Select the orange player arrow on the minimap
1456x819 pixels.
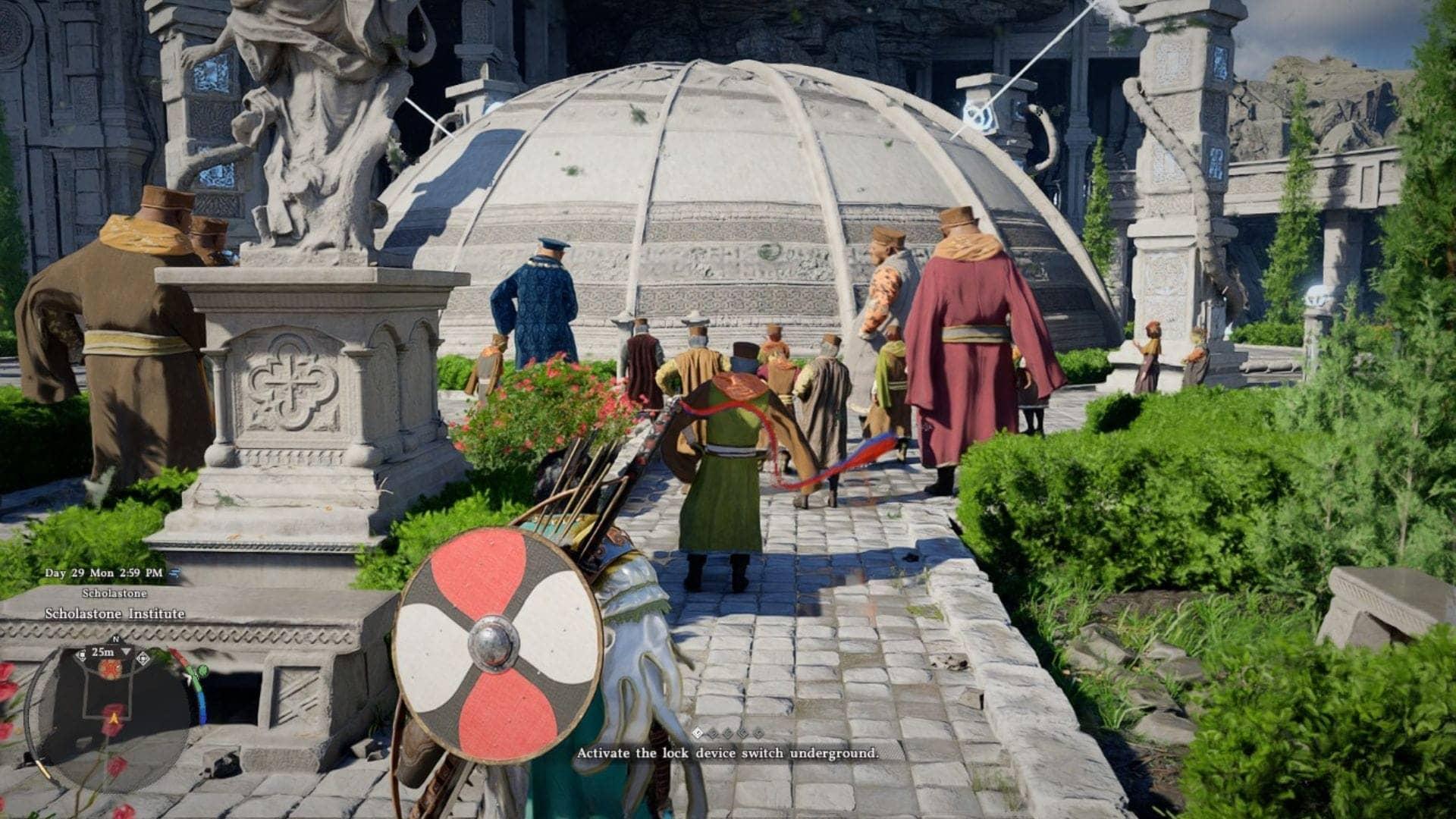[x=114, y=717]
